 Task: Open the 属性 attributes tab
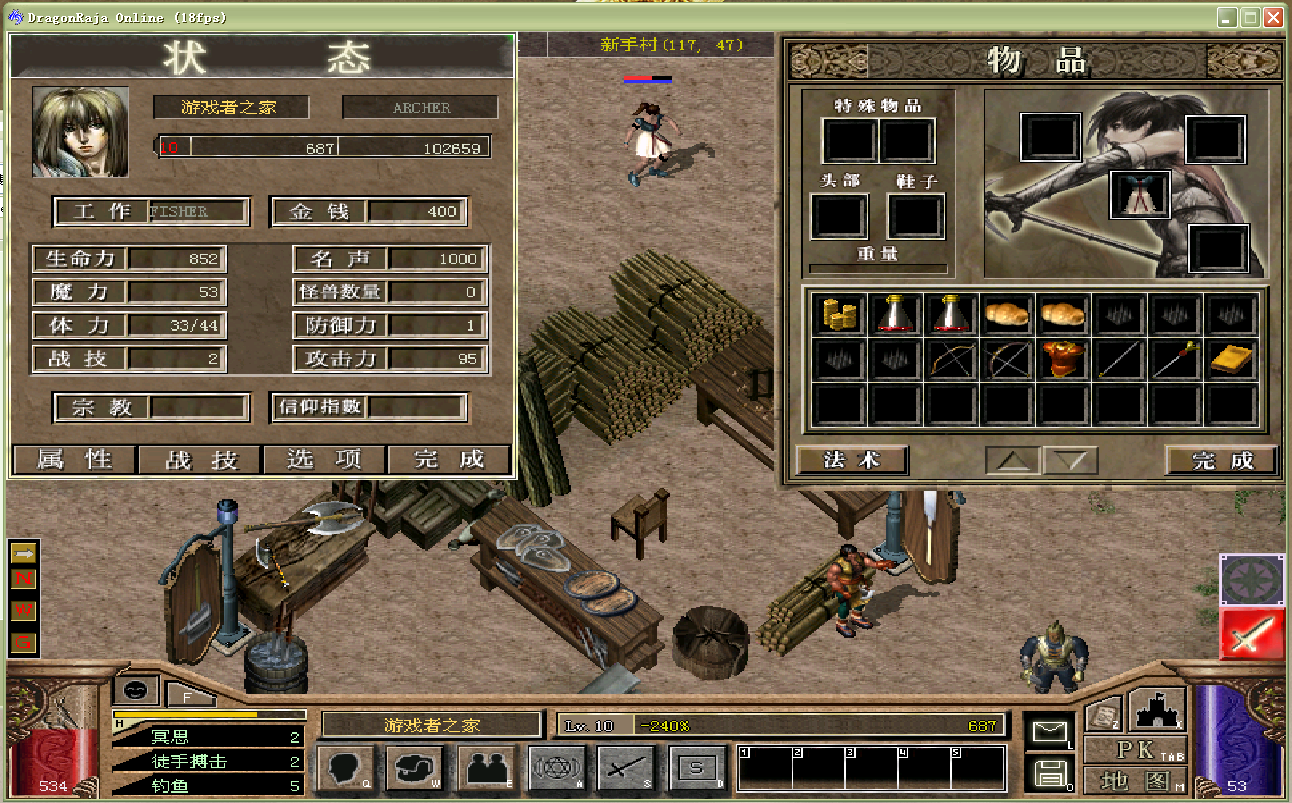(x=74, y=460)
